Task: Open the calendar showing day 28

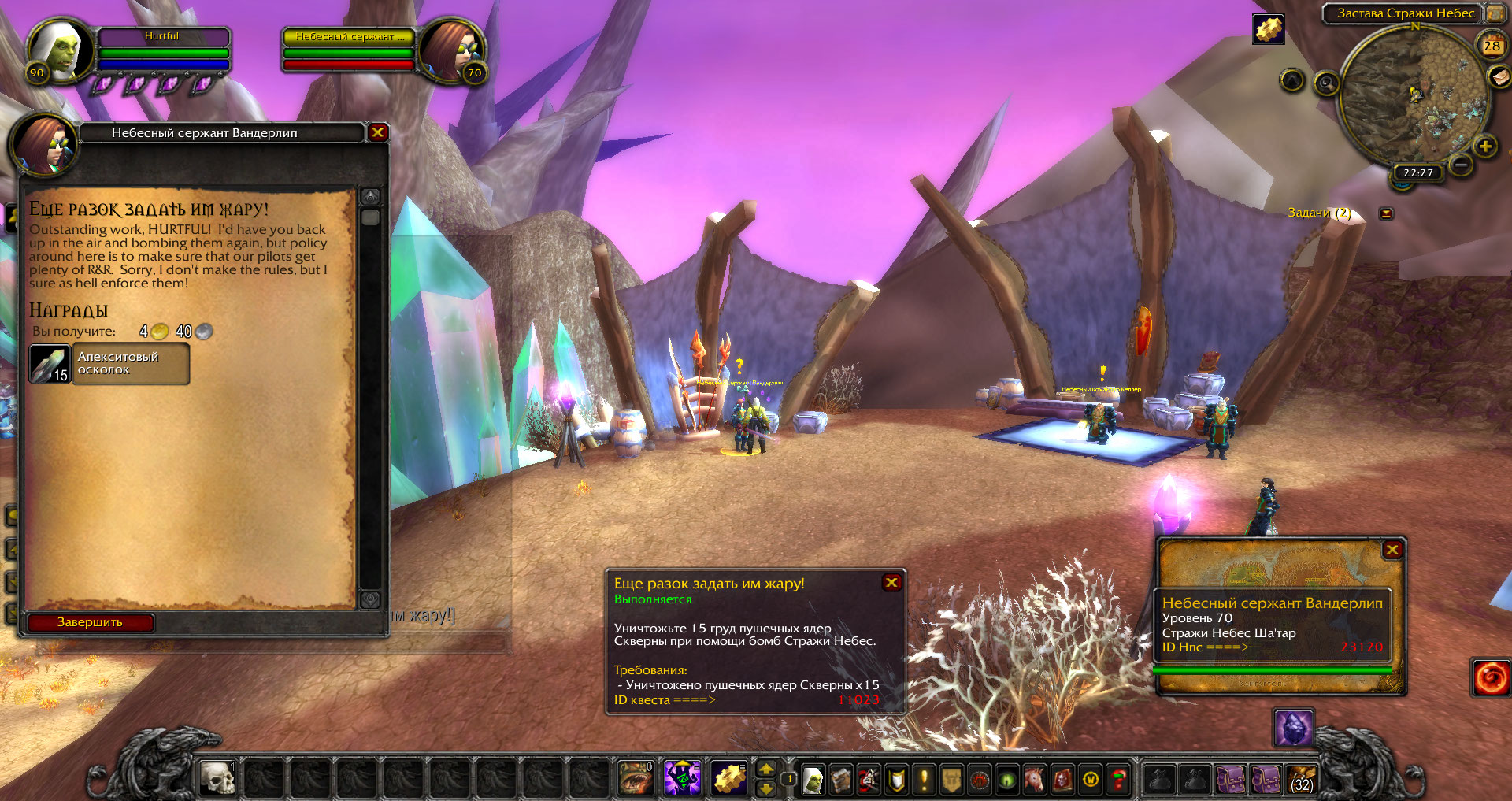Action: click(1492, 45)
